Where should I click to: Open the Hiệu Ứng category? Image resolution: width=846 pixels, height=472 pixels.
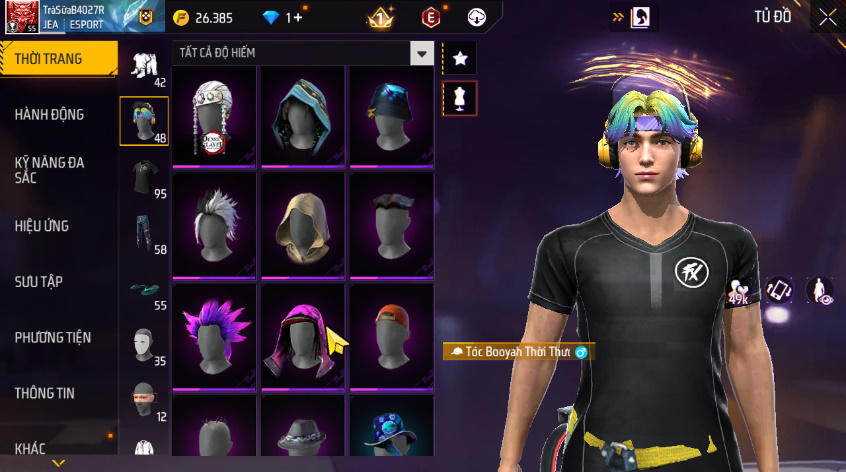pos(42,226)
